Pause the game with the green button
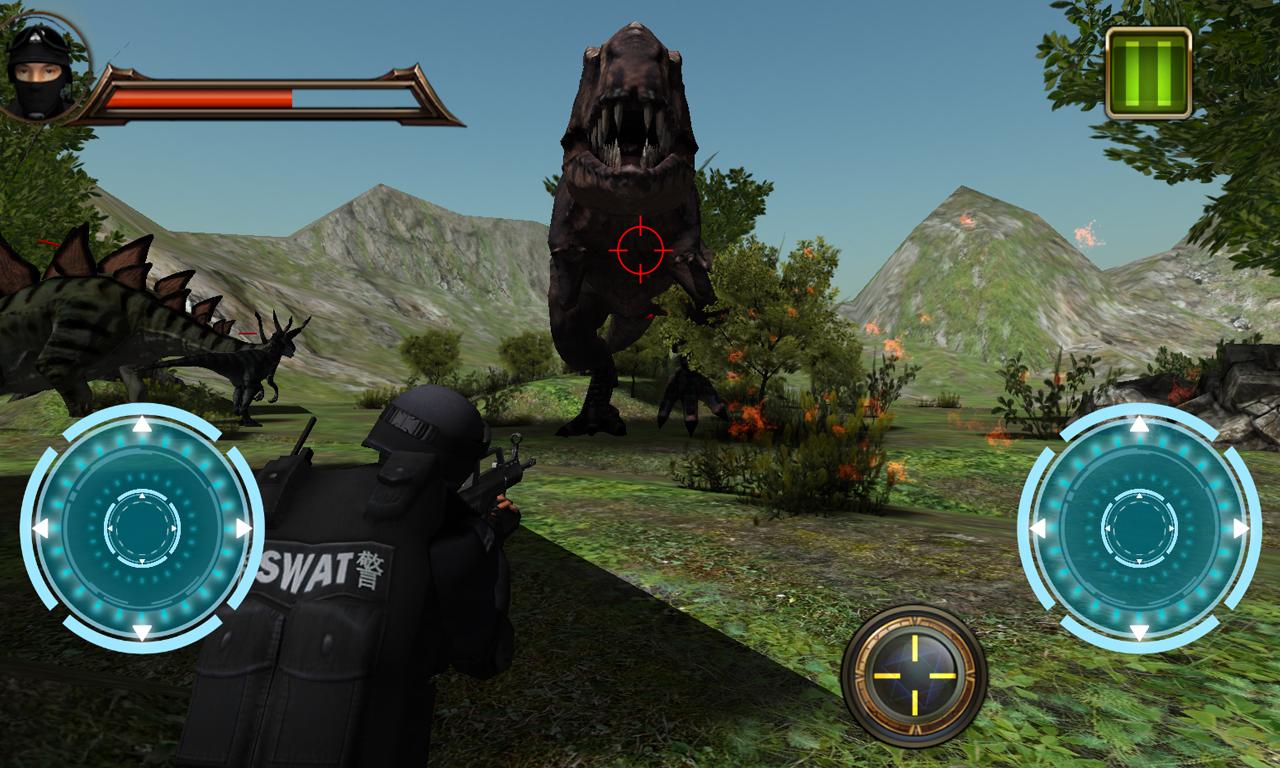 (1148, 73)
